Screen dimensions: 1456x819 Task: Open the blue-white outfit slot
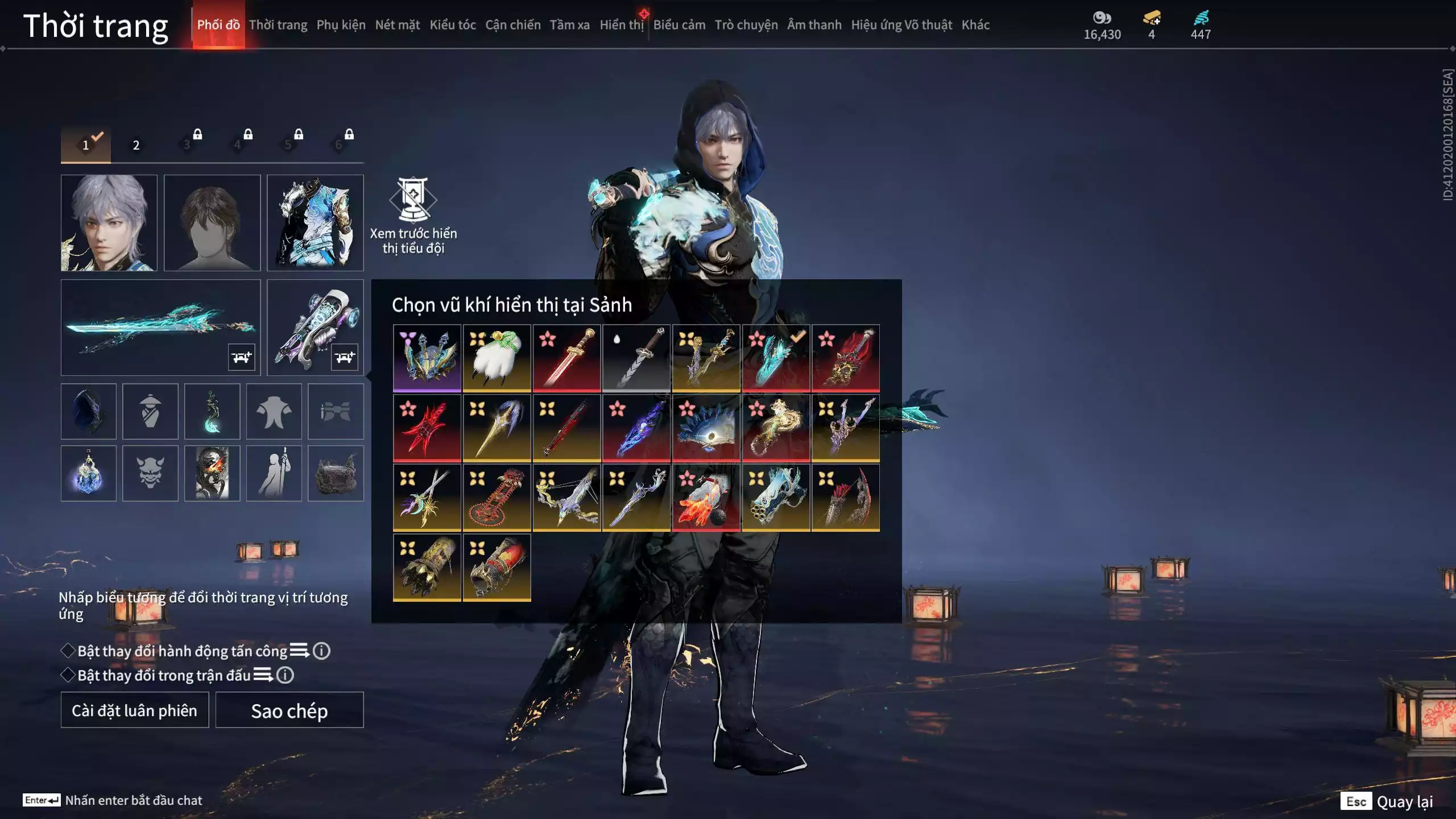(x=315, y=222)
